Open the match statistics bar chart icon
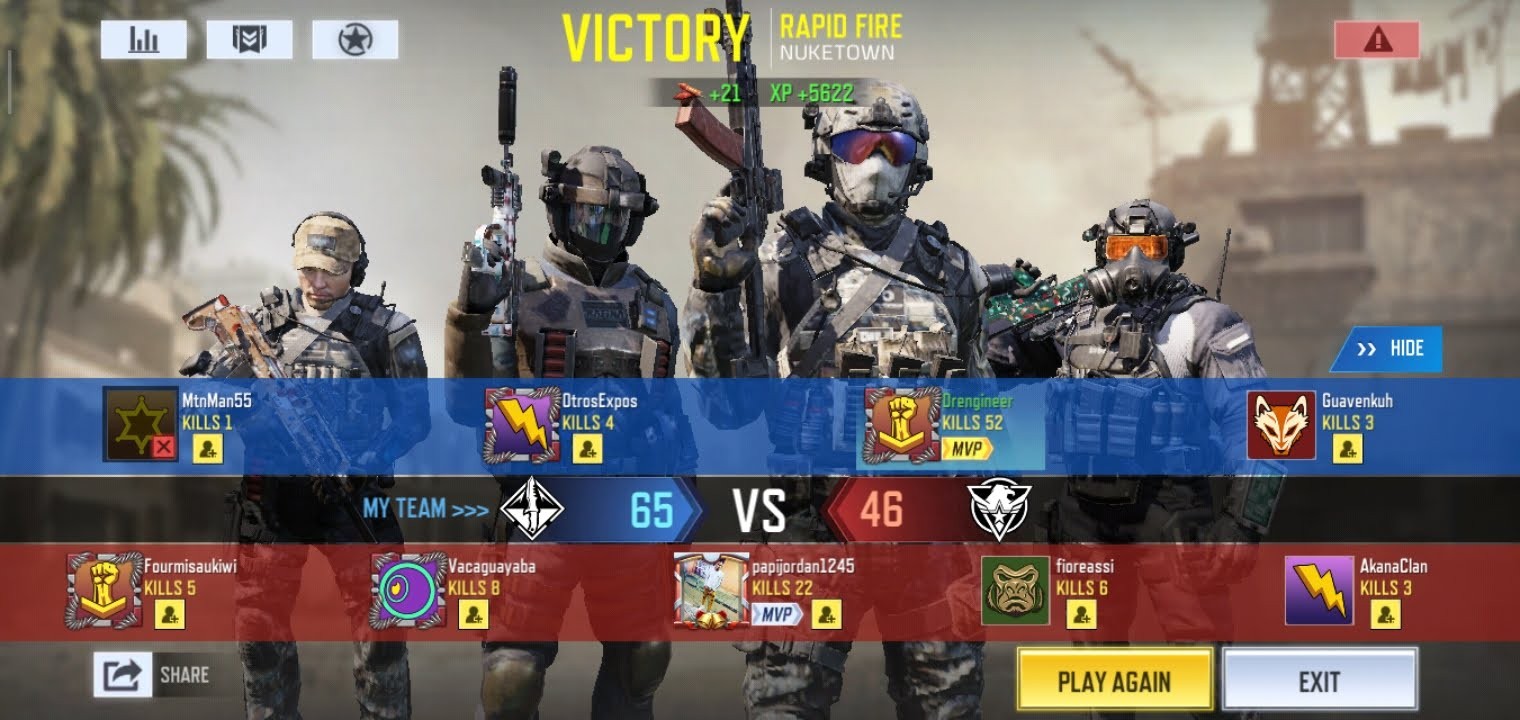 143,40
